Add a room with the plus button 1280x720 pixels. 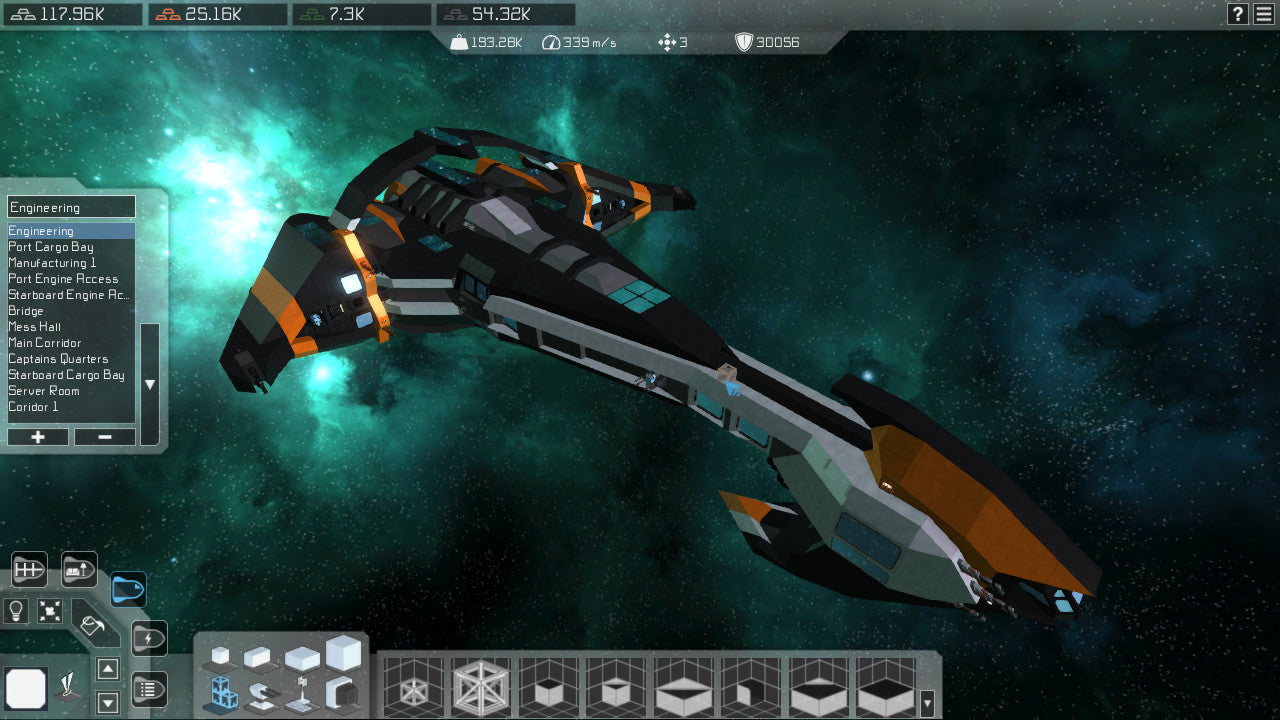(37, 437)
